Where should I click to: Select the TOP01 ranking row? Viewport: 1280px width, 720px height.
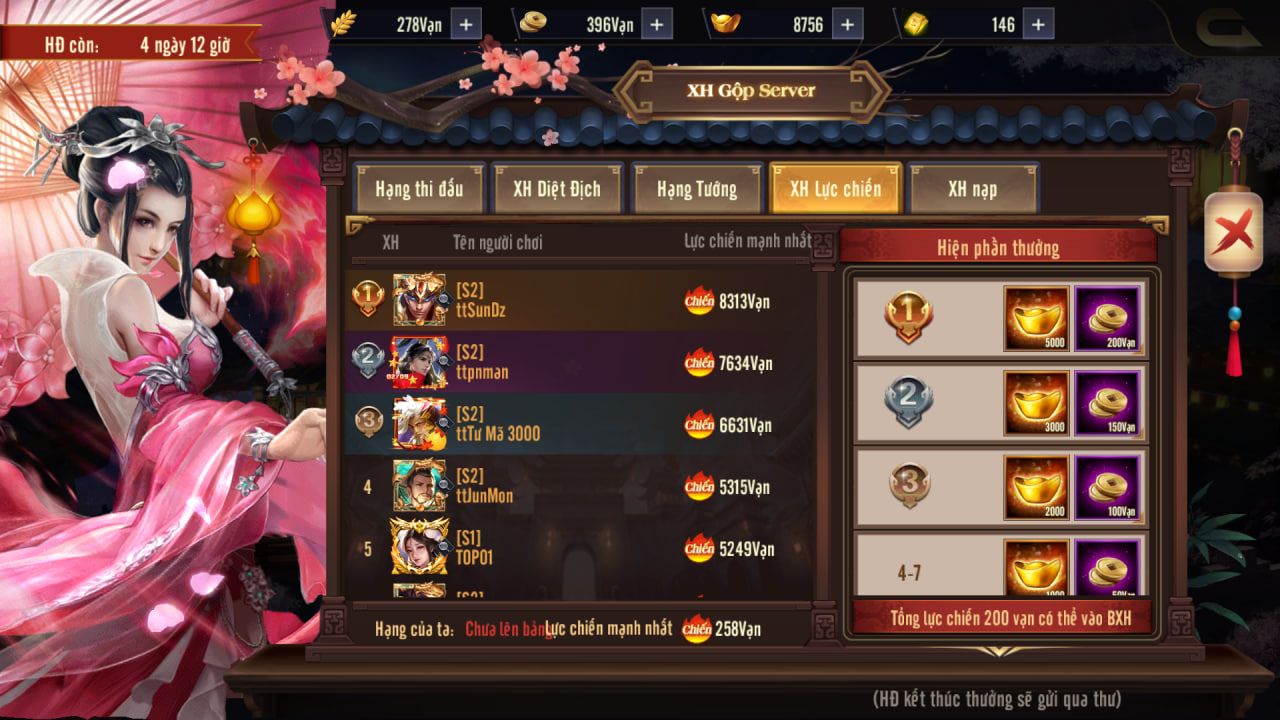578,548
